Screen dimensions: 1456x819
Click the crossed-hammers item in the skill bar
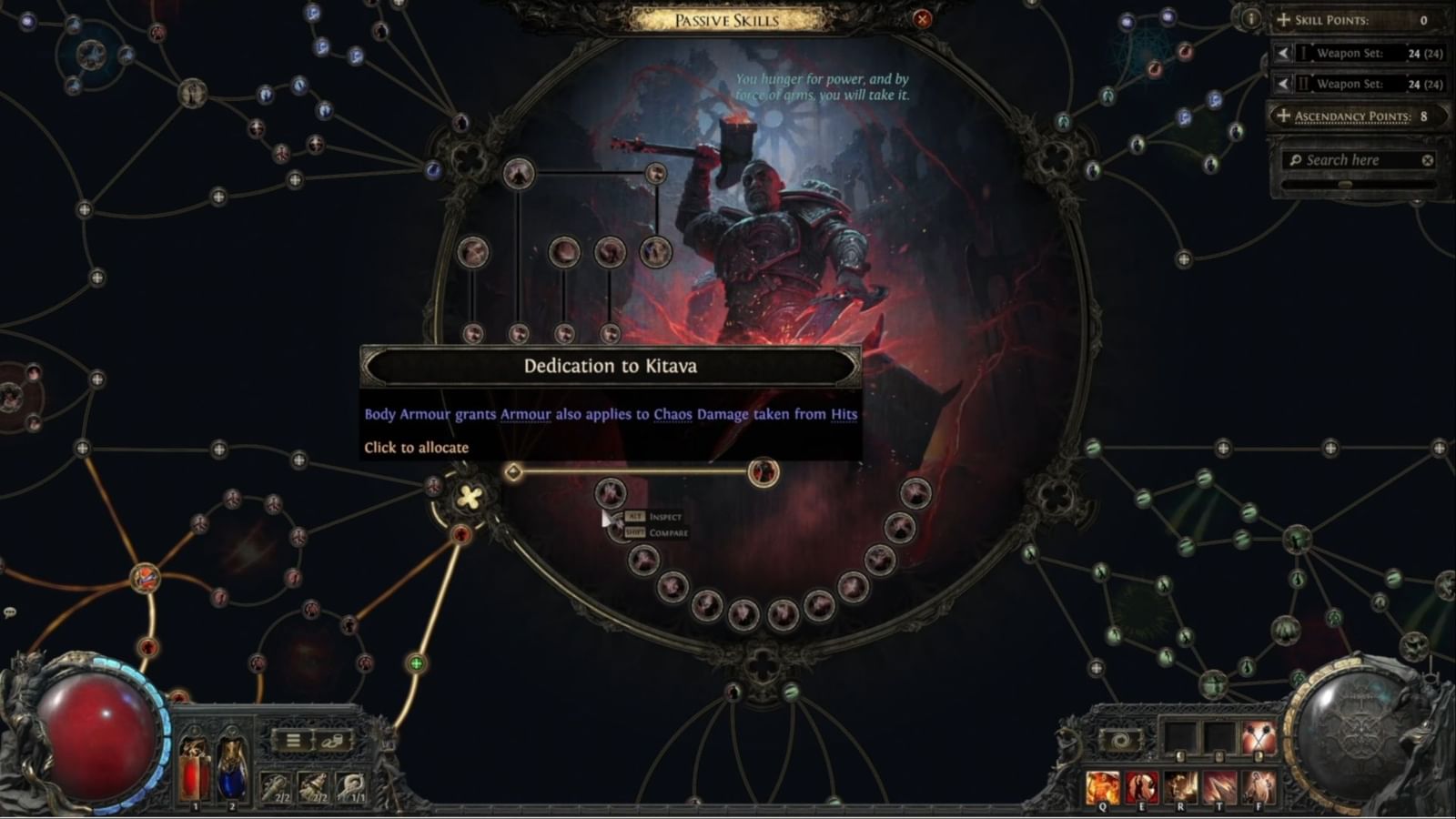tap(1259, 739)
